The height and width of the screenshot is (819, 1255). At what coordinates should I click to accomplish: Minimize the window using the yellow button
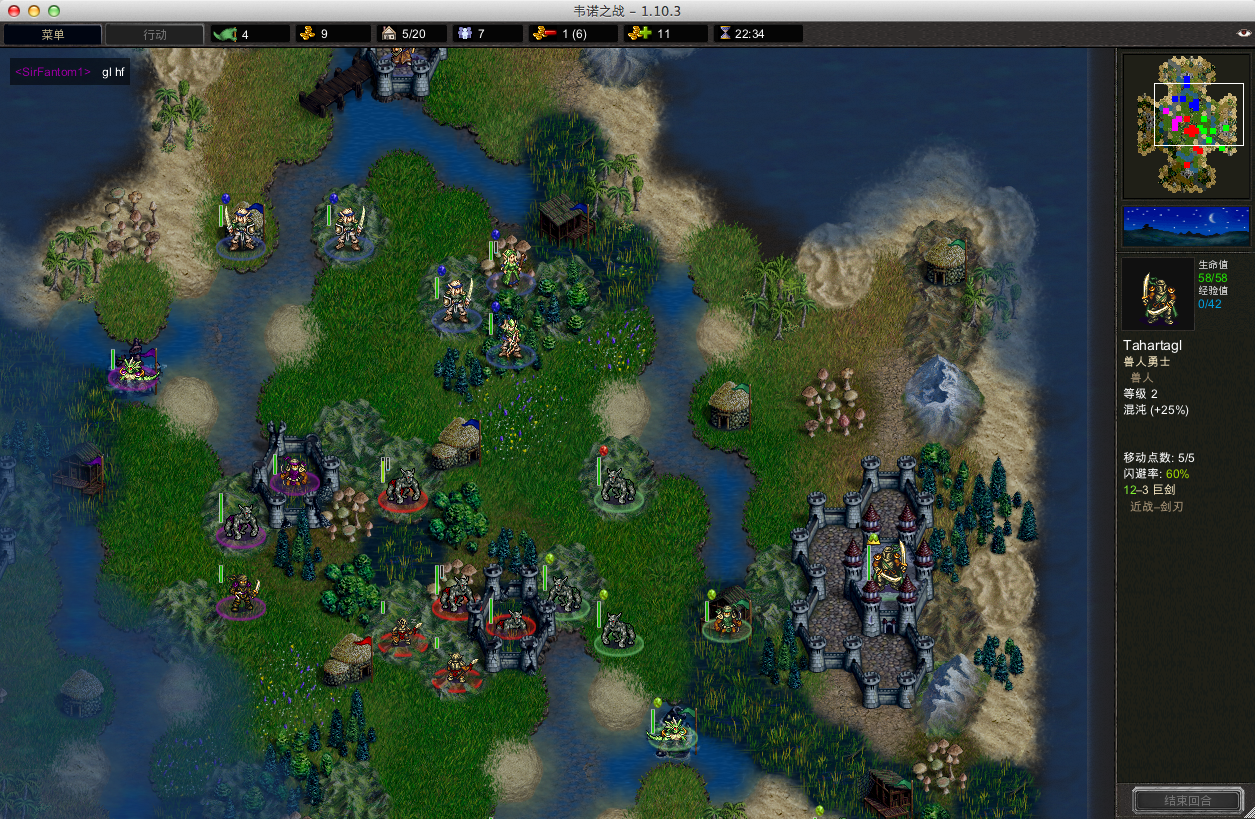(34, 10)
